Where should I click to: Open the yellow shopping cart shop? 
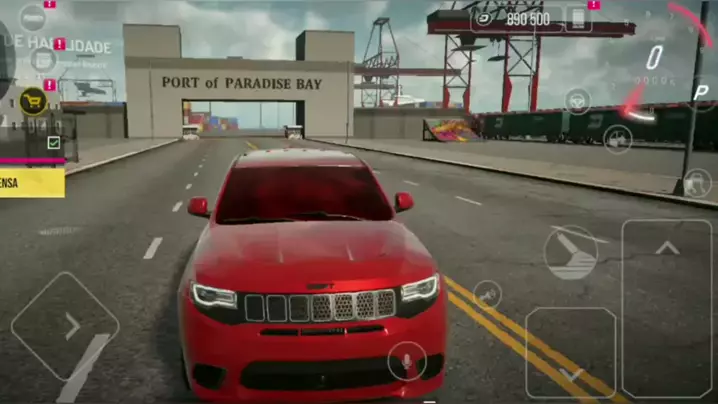[34, 100]
